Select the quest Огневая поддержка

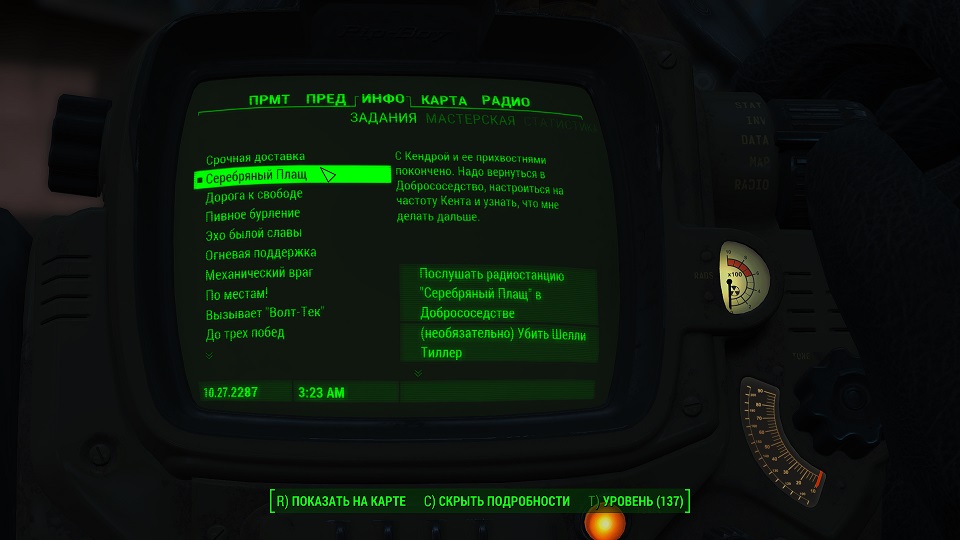(260, 253)
